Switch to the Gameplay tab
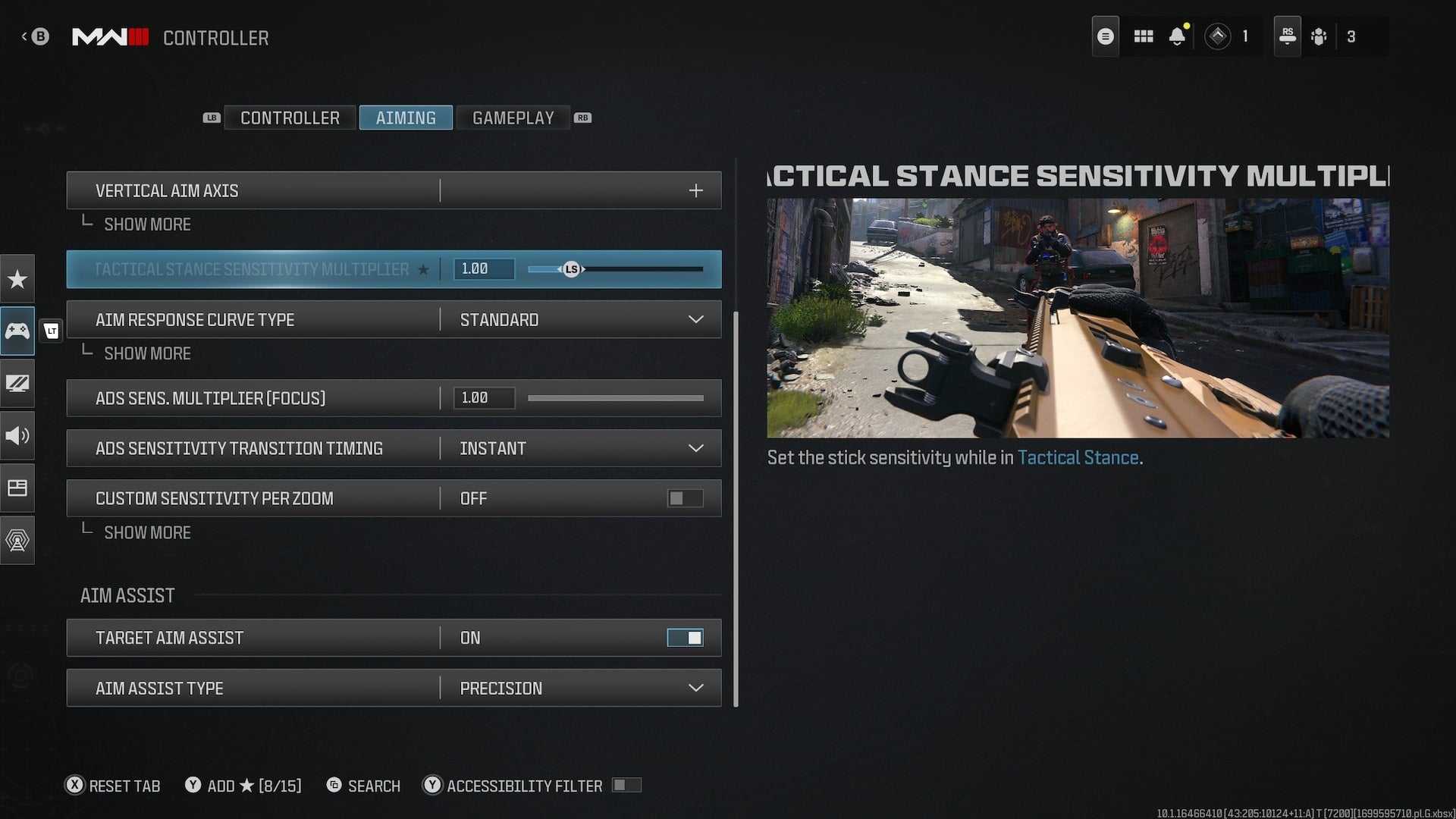The image size is (1456, 819). click(513, 118)
